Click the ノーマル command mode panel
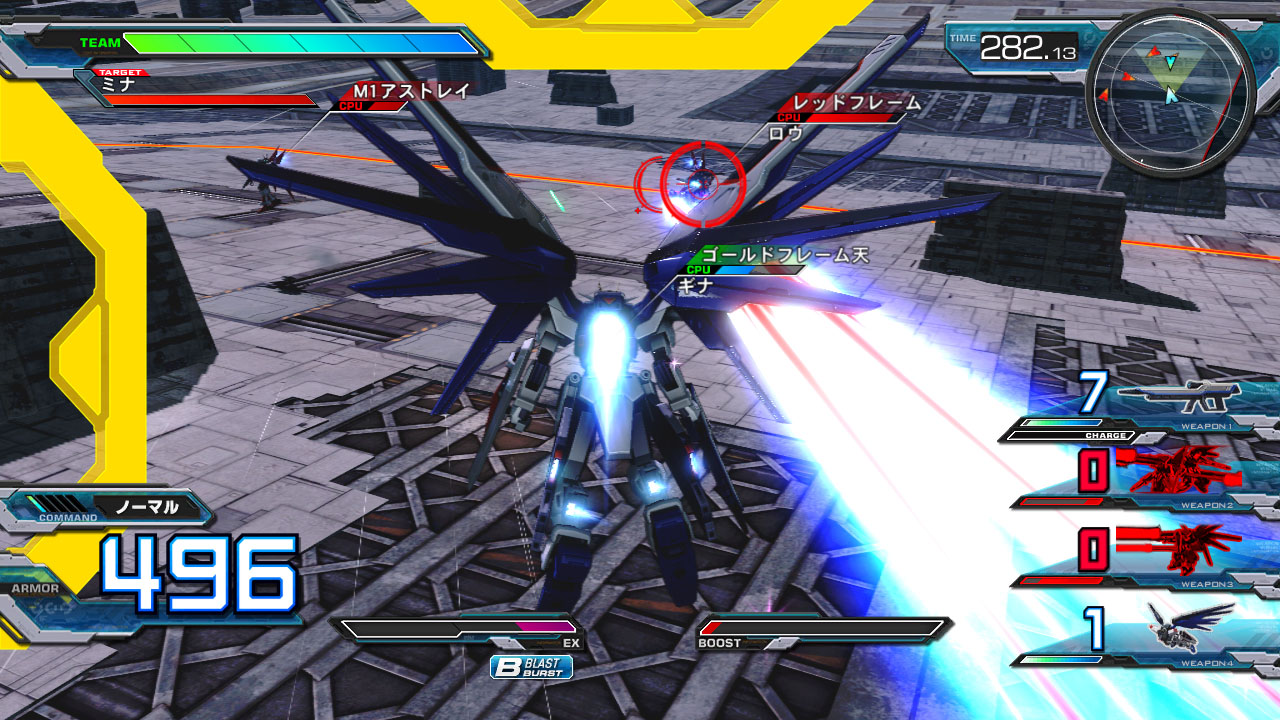The height and width of the screenshot is (720, 1280). 146,507
